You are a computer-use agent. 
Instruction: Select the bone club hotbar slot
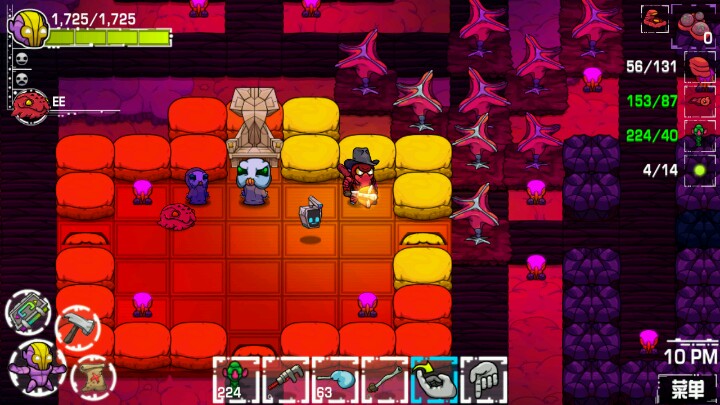pyautogui.click(x=385, y=380)
